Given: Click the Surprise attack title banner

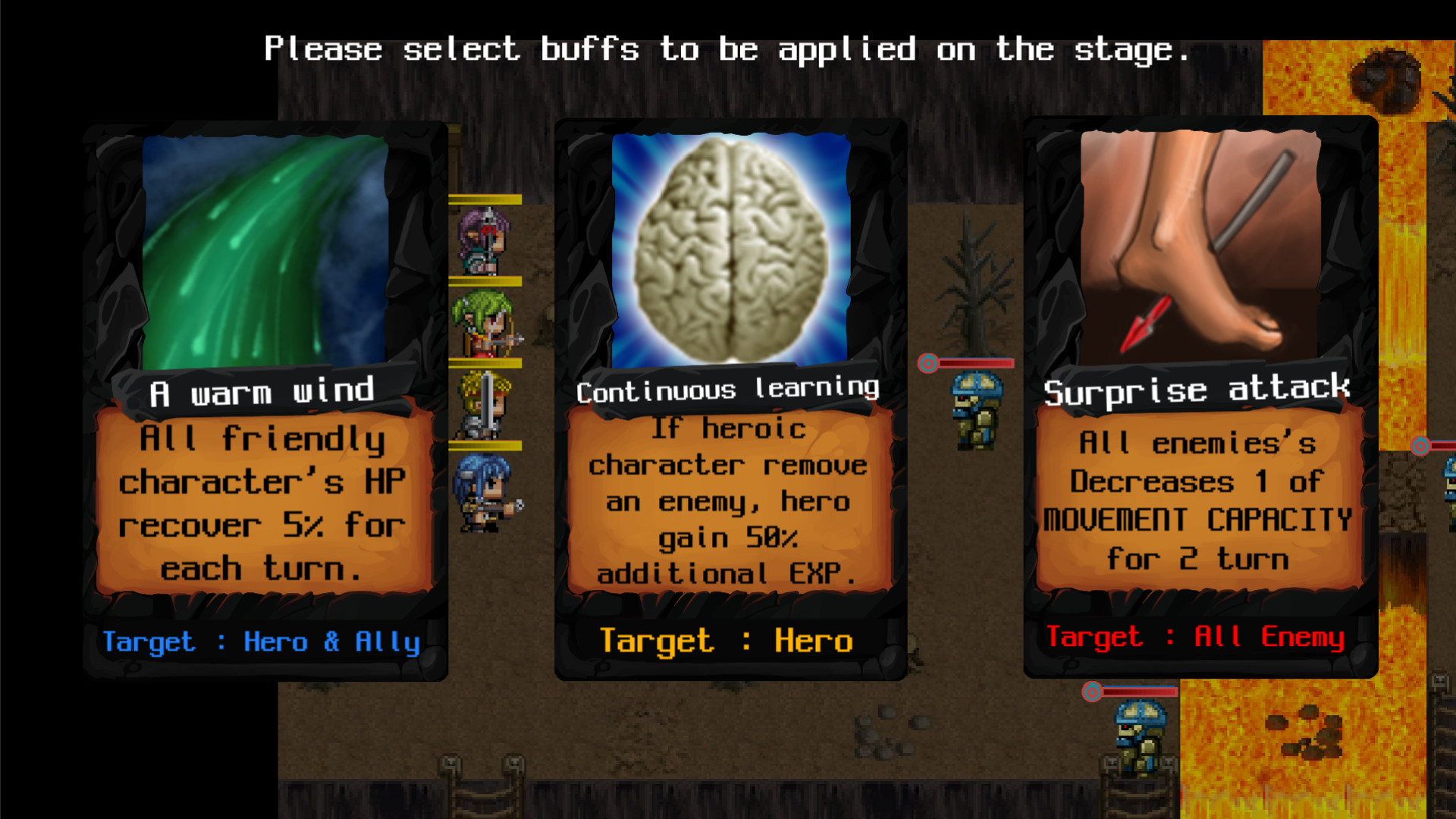Looking at the screenshot, I should (x=1198, y=390).
